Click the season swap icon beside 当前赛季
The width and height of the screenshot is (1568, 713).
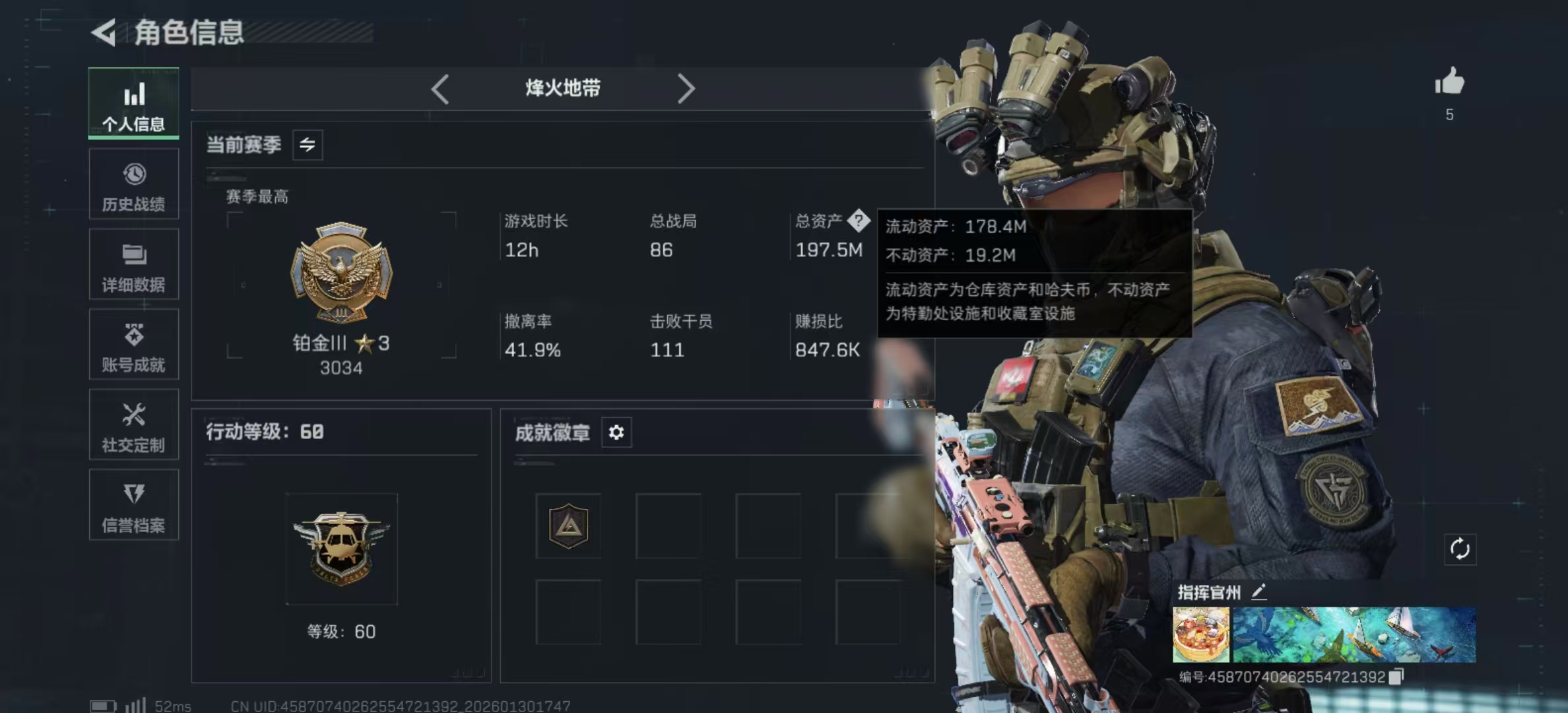(308, 145)
